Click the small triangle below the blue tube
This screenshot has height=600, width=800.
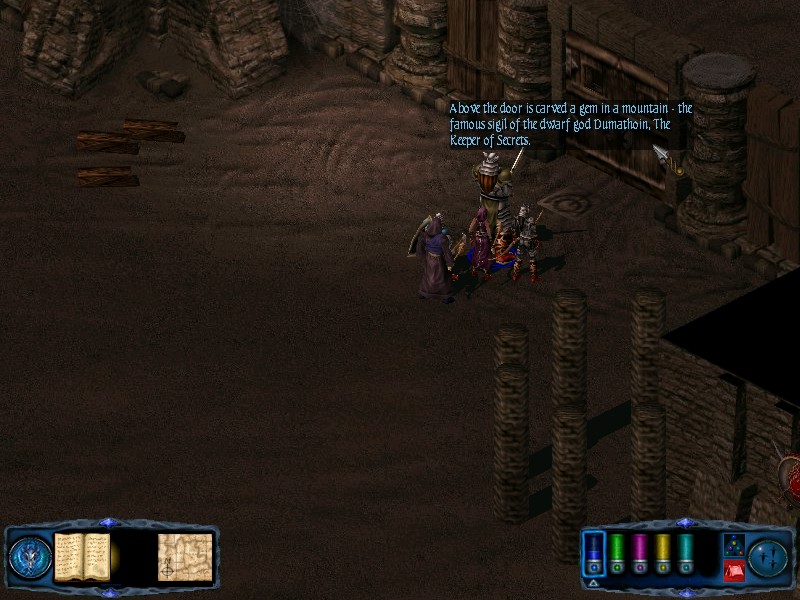pyautogui.click(x=593, y=582)
